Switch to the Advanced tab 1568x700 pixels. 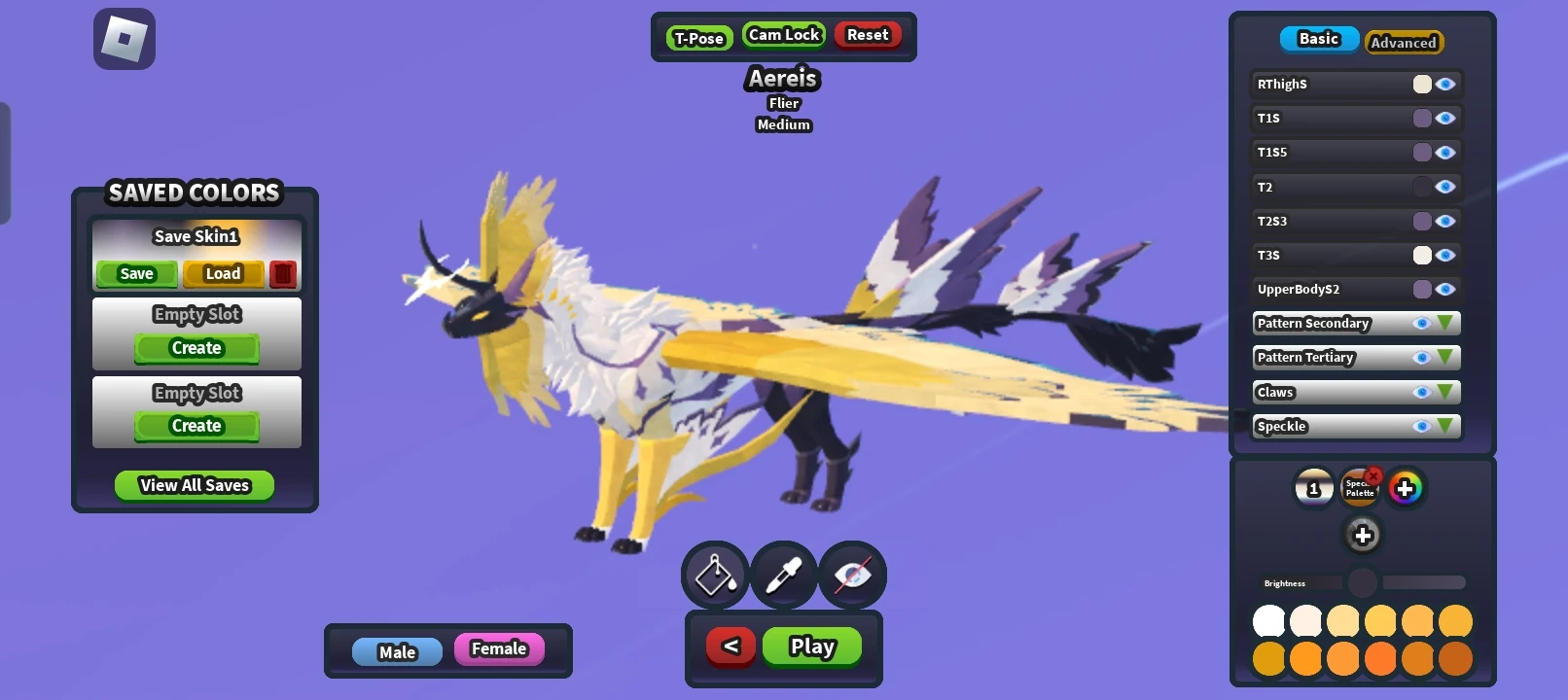(x=1403, y=43)
